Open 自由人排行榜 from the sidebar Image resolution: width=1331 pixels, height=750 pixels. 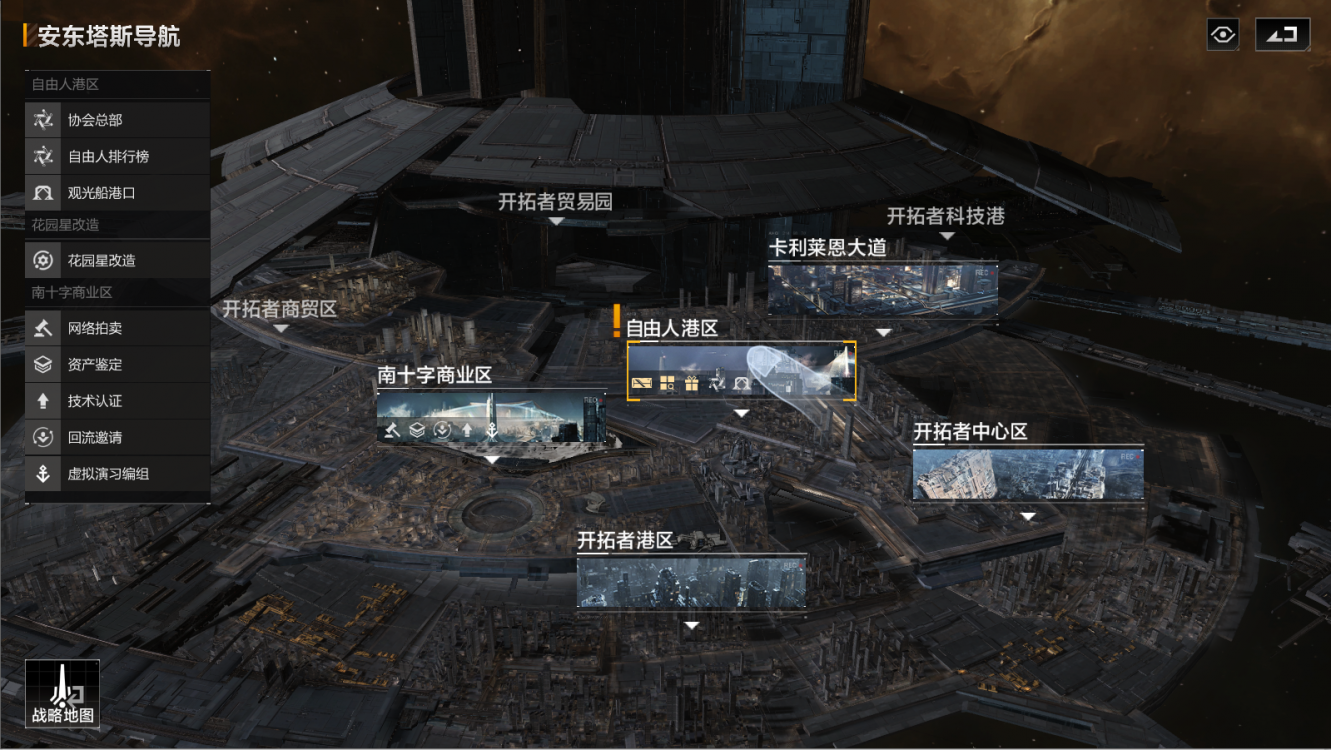pos(42,156)
